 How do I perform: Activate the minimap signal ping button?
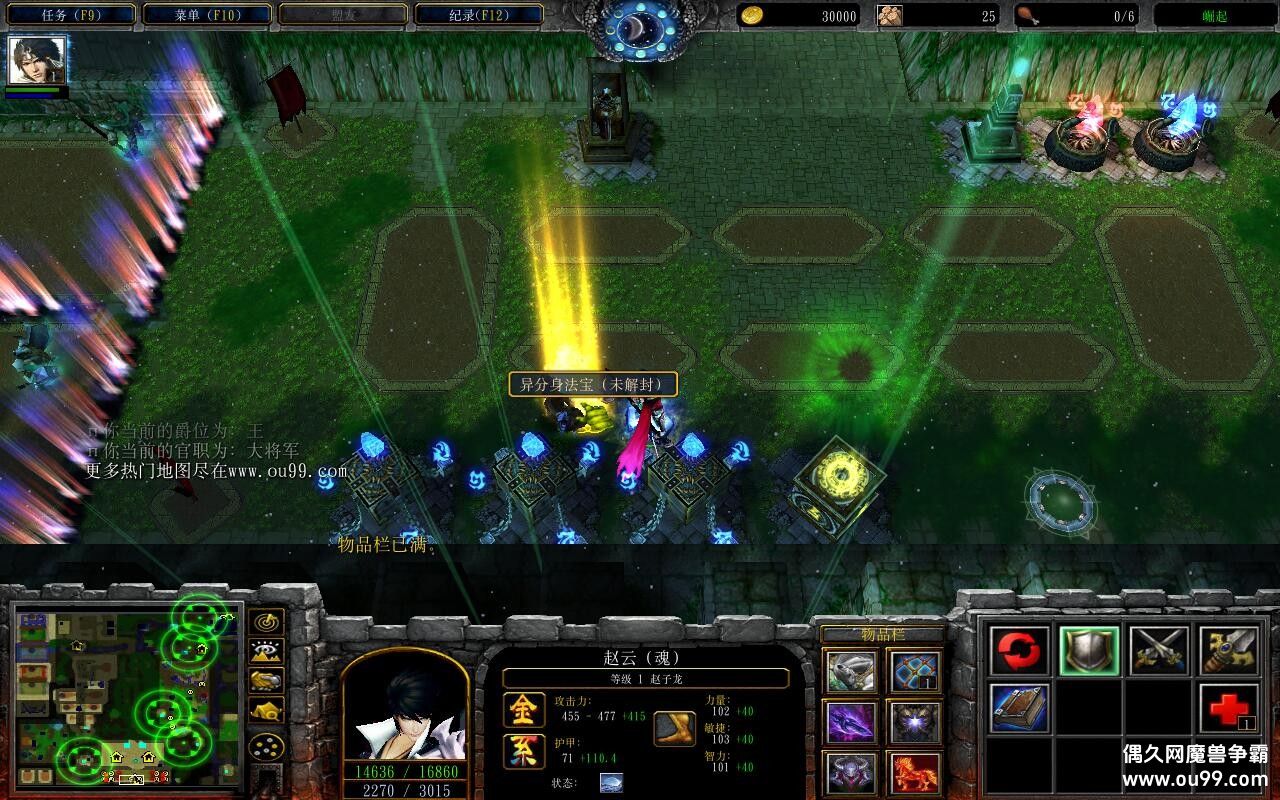pyautogui.click(x=266, y=622)
